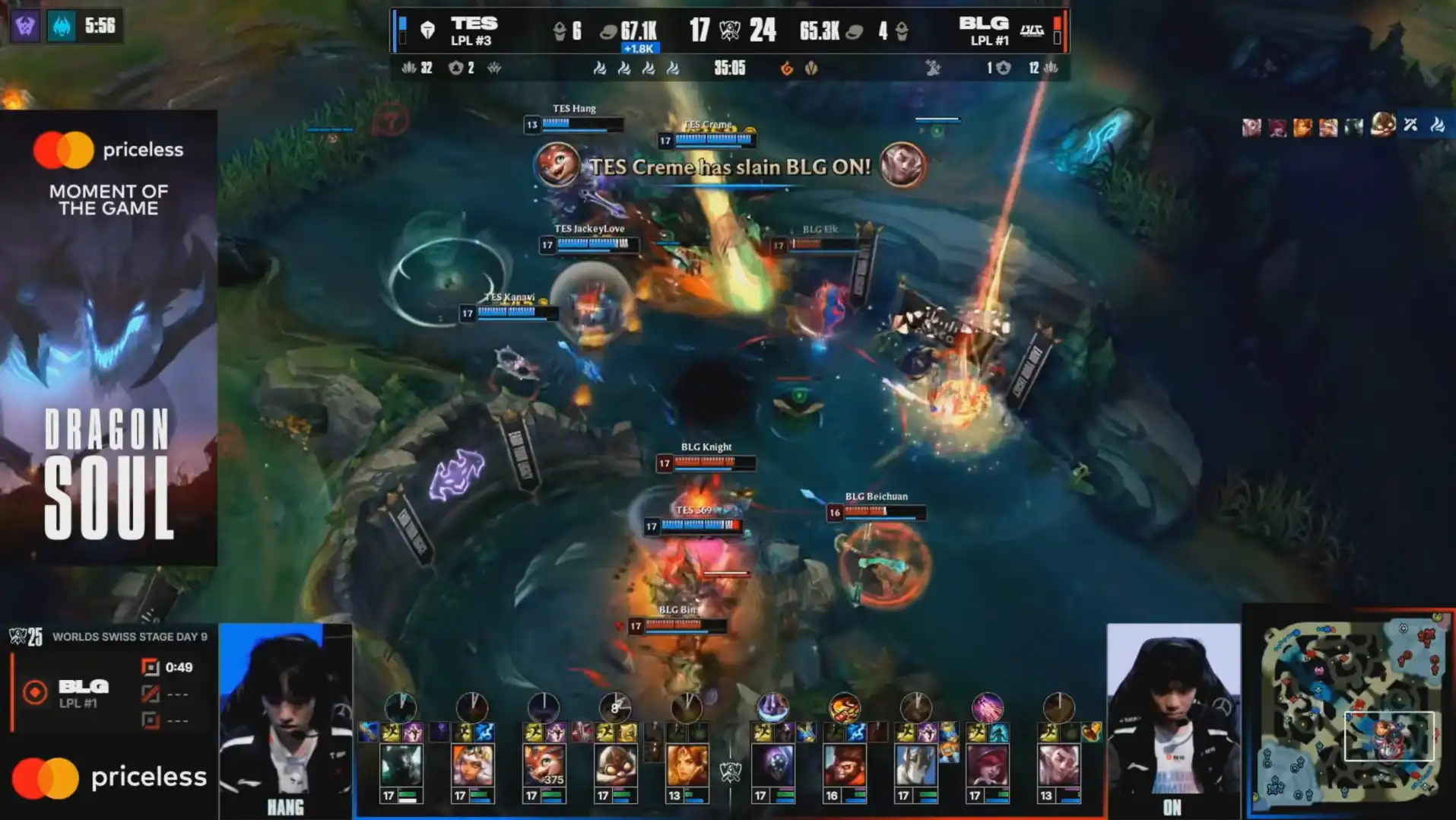Click the TES team name on scoreboard
Image resolution: width=1456 pixels, height=820 pixels.
[474, 24]
